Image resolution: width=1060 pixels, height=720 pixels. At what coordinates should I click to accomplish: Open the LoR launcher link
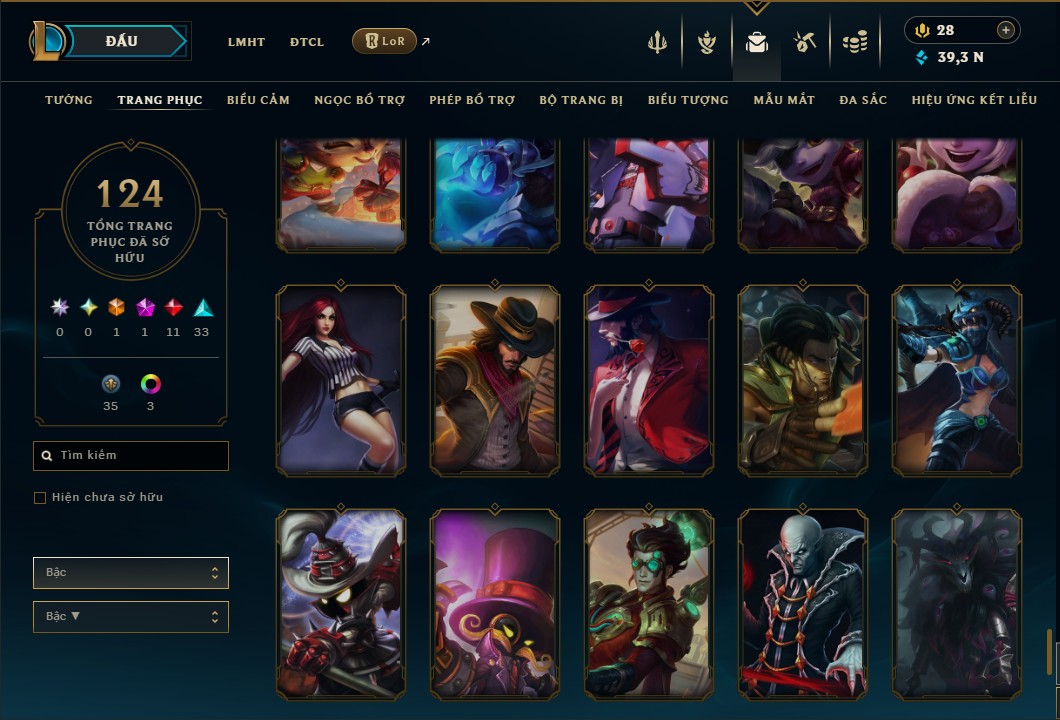385,41
